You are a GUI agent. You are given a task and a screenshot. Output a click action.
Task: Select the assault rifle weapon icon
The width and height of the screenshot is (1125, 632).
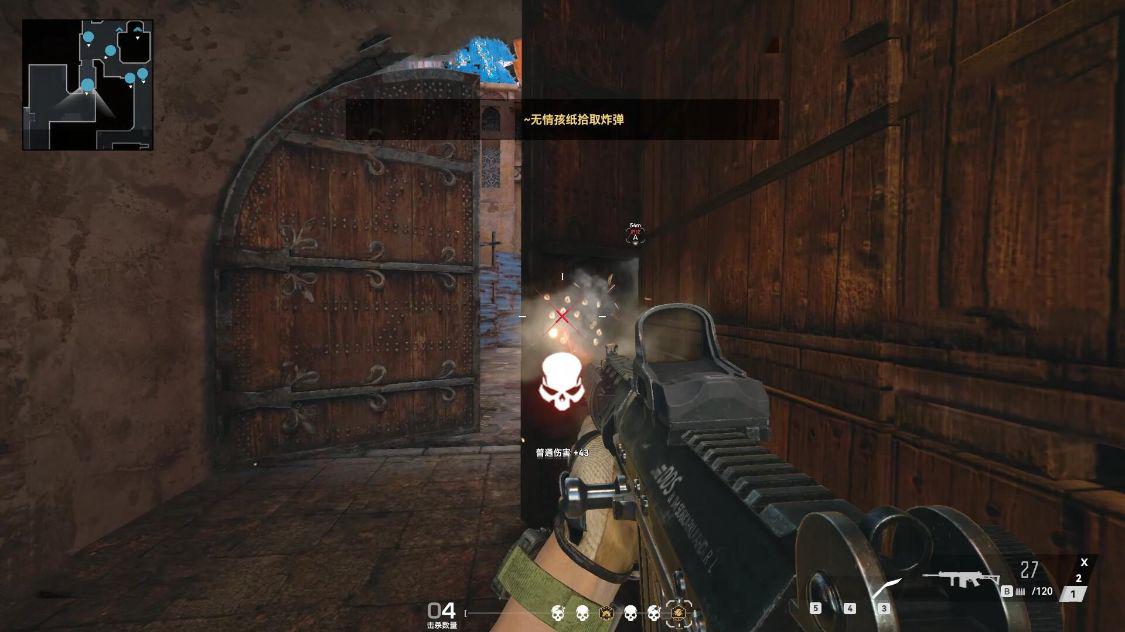(961, 578)
